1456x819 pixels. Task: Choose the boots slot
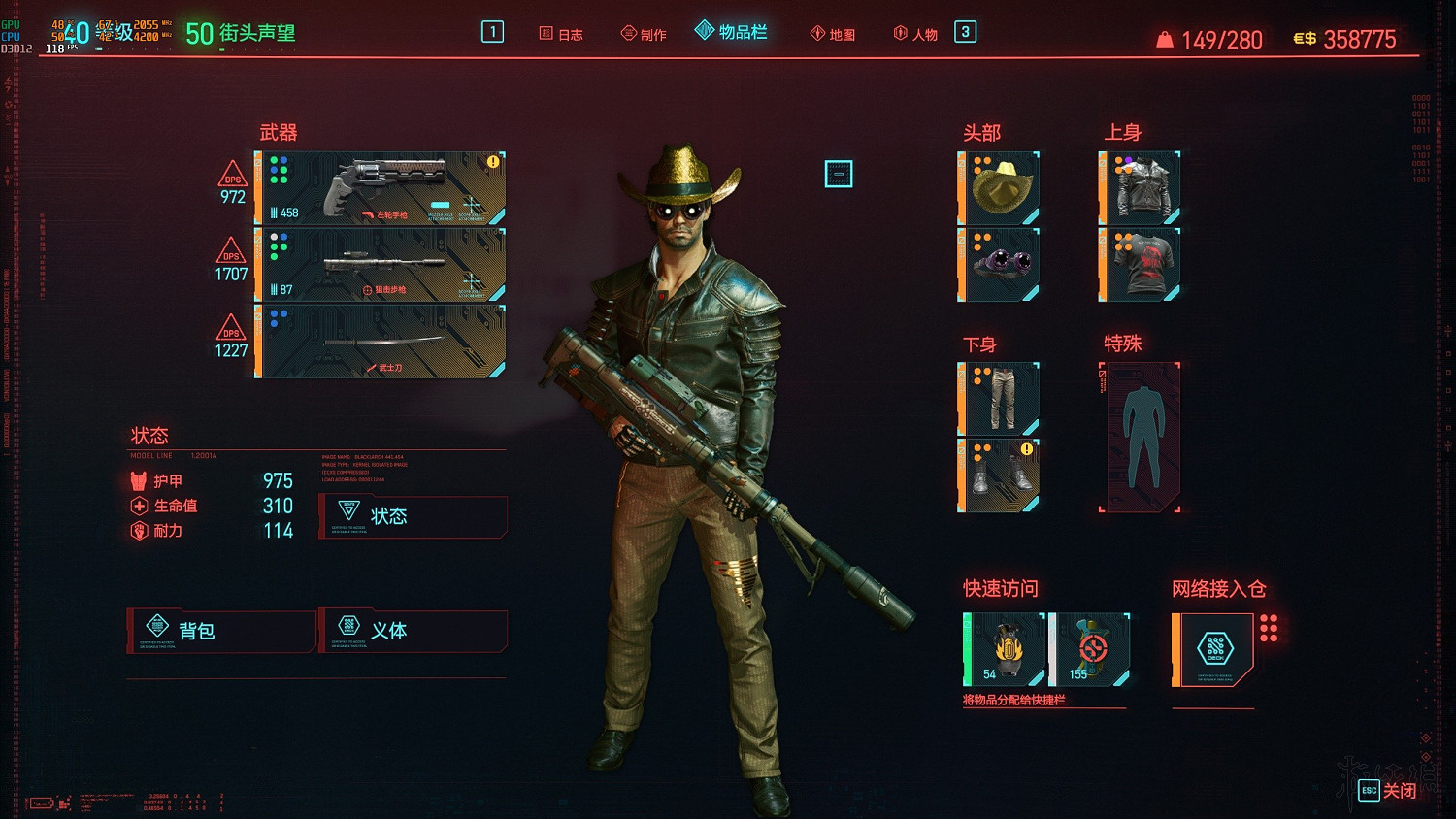999,475
